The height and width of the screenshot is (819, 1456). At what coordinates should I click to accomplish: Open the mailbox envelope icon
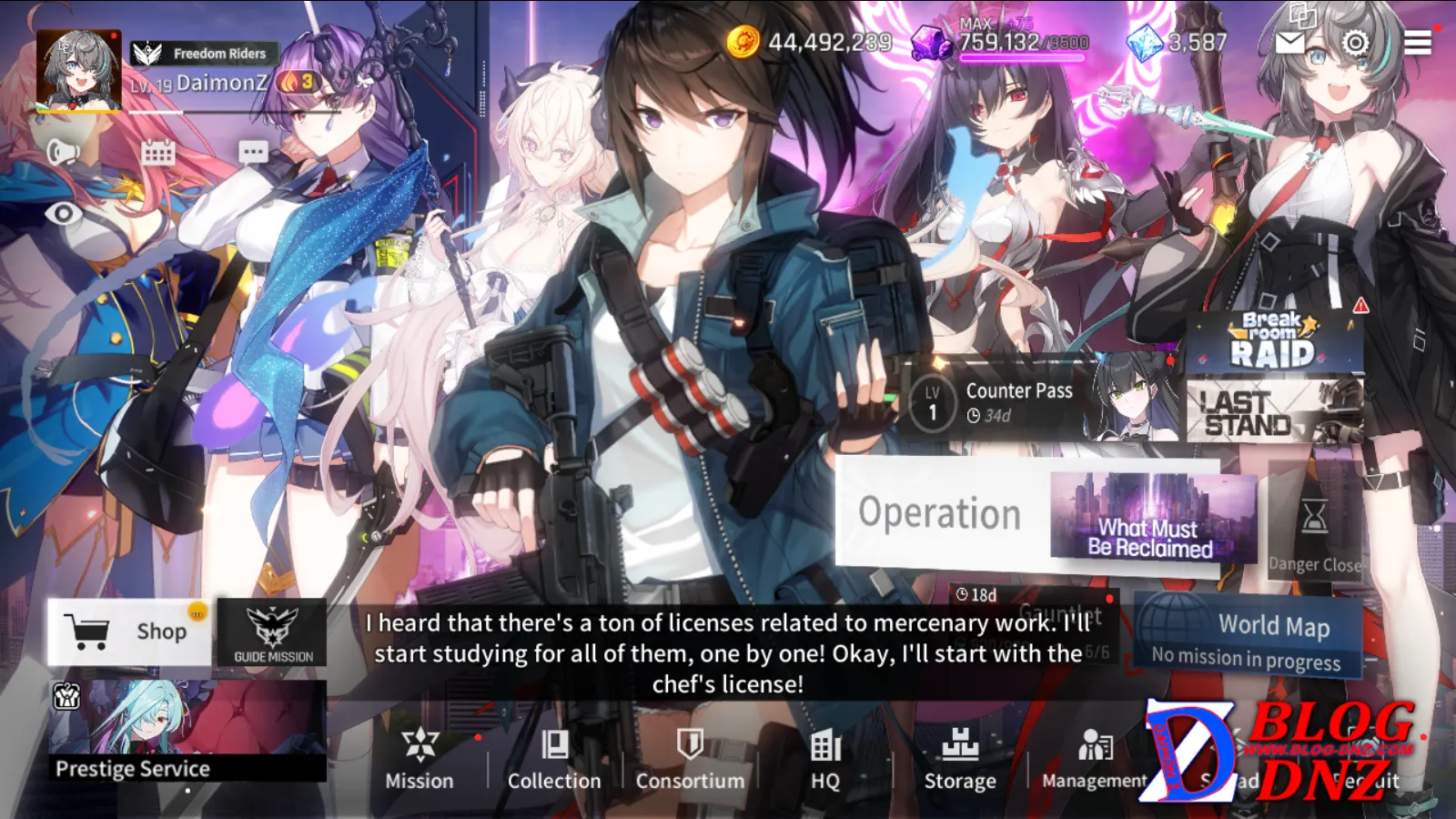click(1290, 42)
